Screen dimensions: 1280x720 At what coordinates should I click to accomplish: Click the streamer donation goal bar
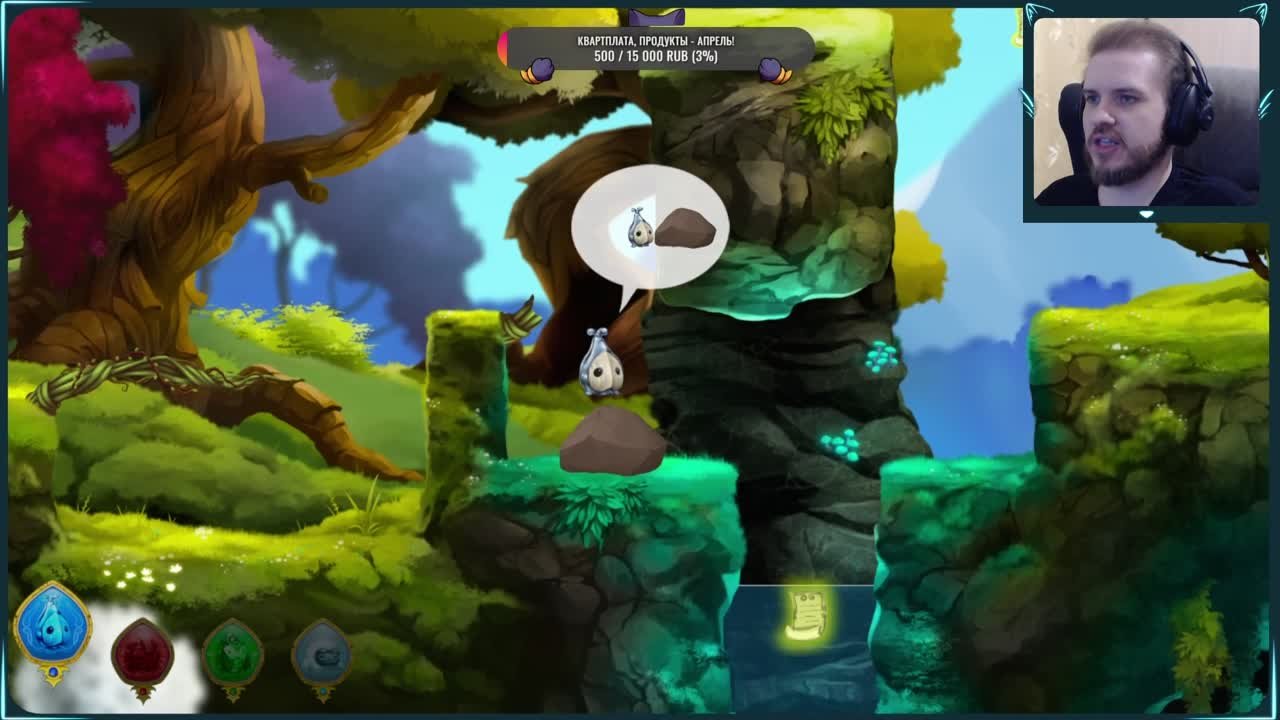657,49
